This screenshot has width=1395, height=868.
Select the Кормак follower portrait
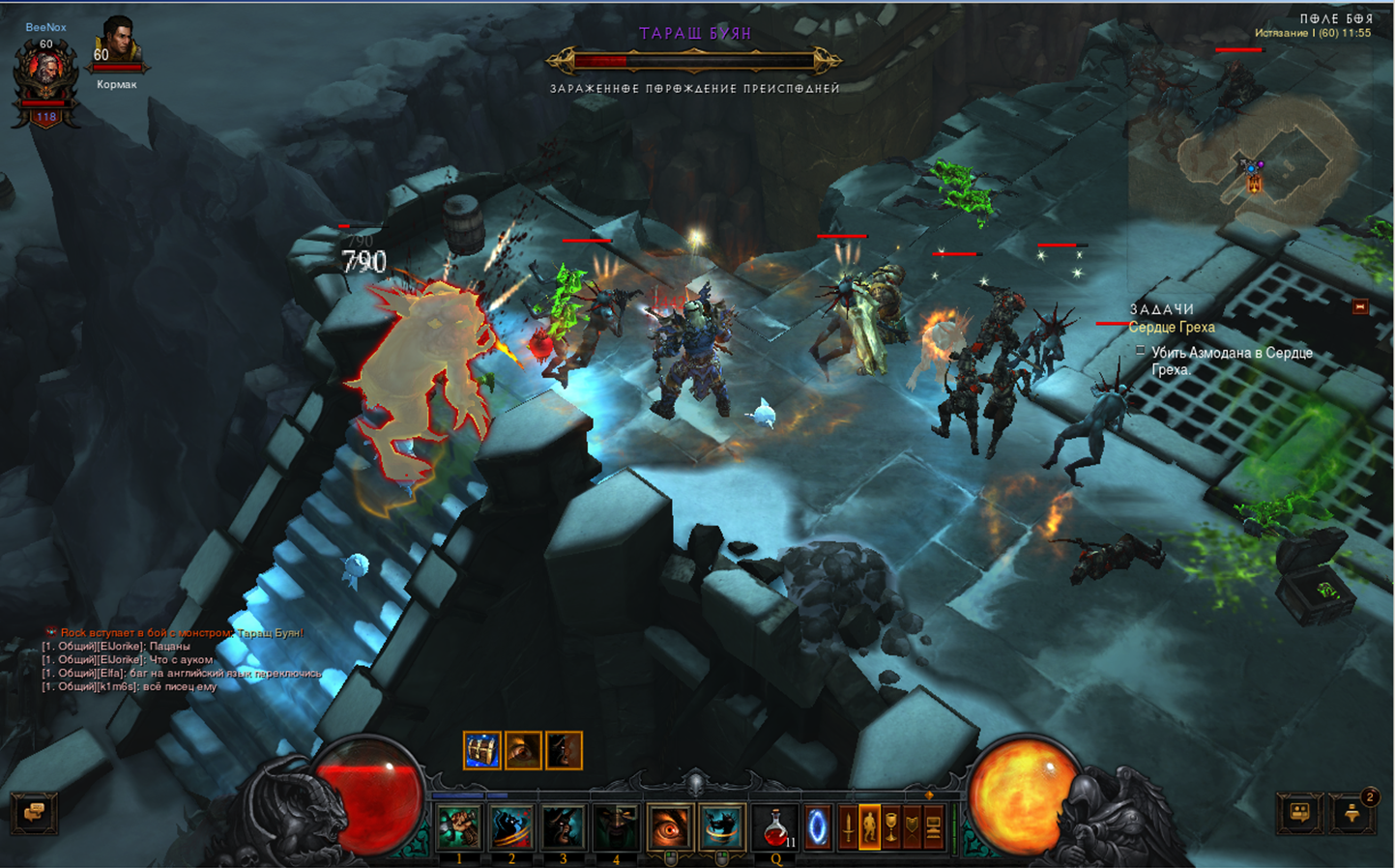pyautogui.click(x=118, y=43)
